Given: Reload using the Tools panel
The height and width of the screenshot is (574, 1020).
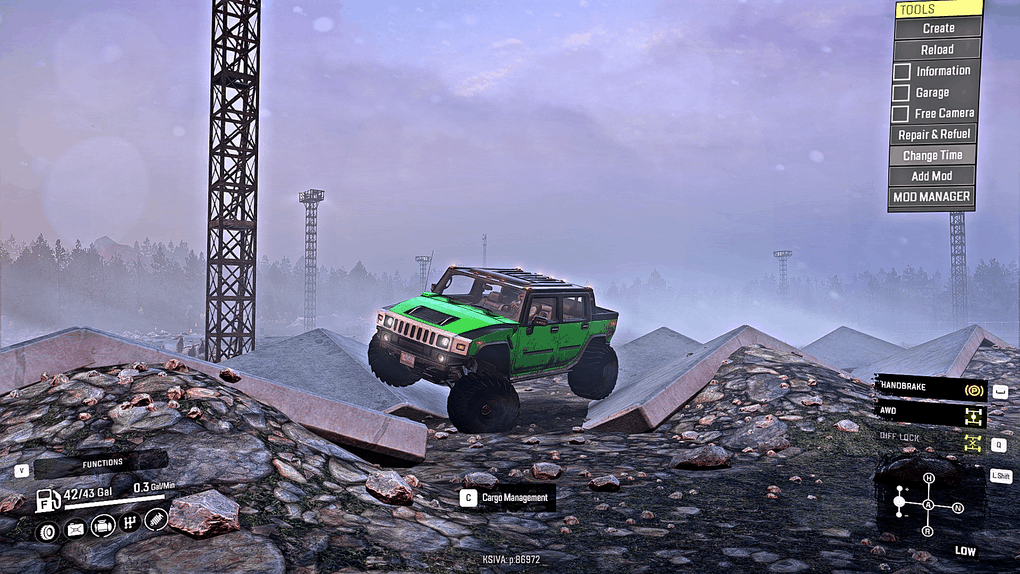Looking at the screenshot, I should pos(937,50).
